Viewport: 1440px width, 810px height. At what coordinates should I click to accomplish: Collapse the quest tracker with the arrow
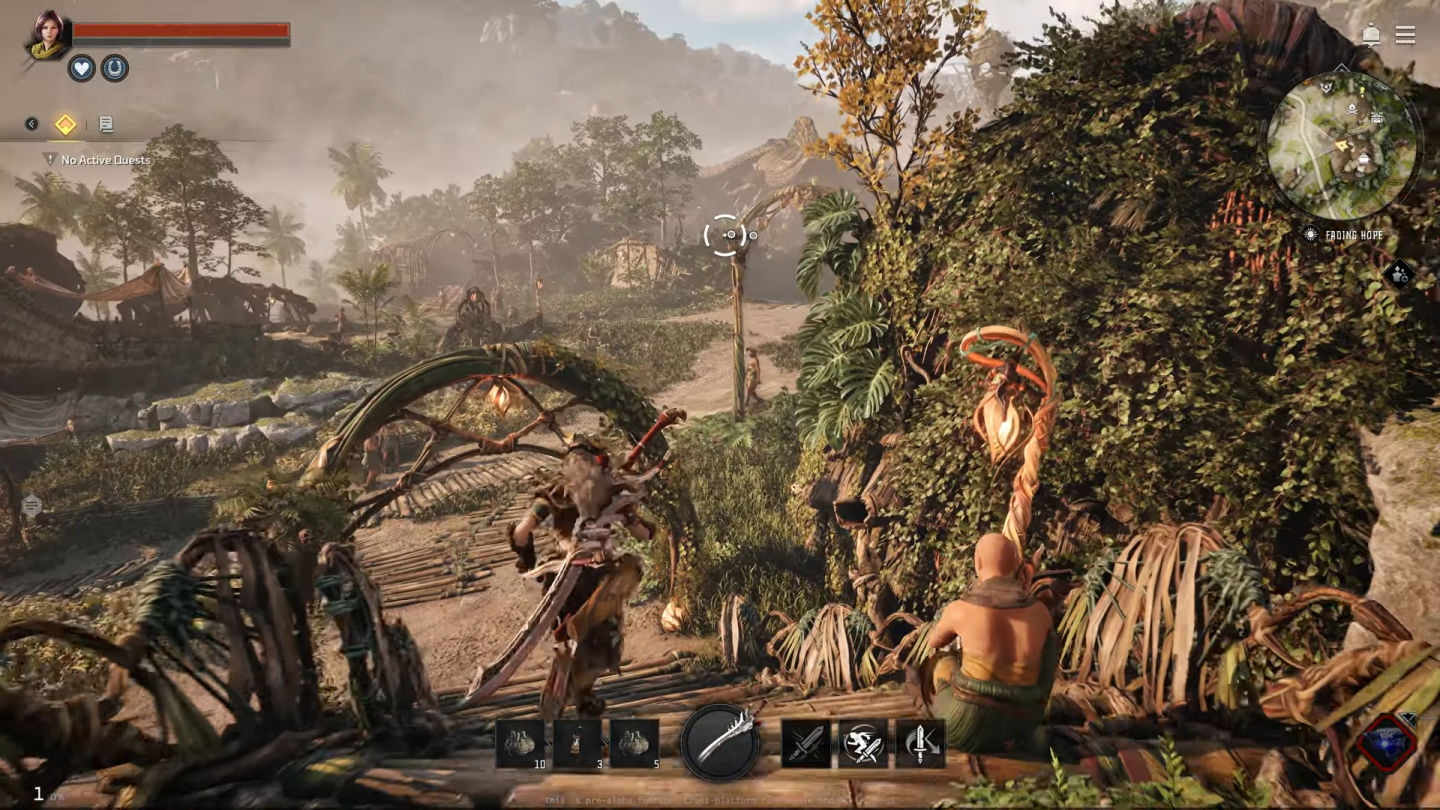tap(31, 124)
